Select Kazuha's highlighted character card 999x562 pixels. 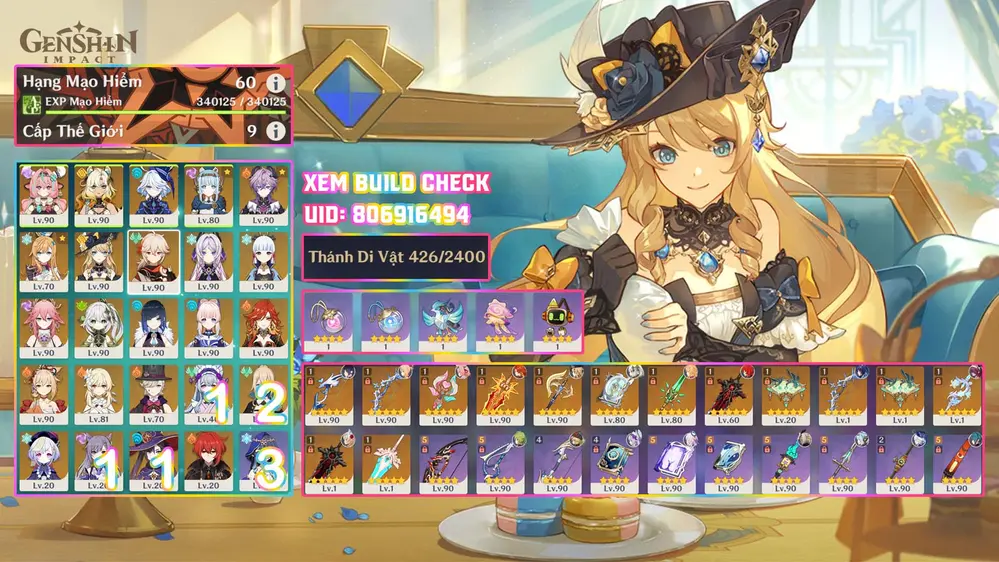click(x=153, y=258)
